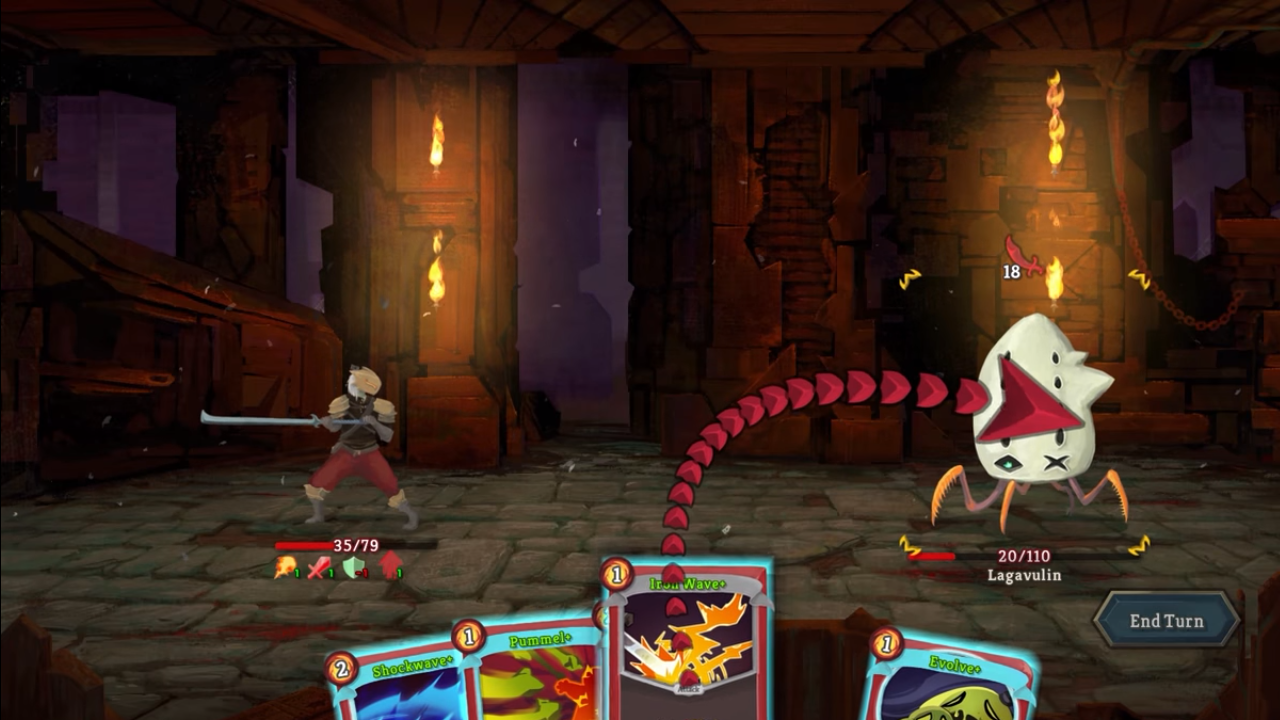Click the End Turn button
This screenshot has height=720, width=1280.
click(x=1166, y=621)
